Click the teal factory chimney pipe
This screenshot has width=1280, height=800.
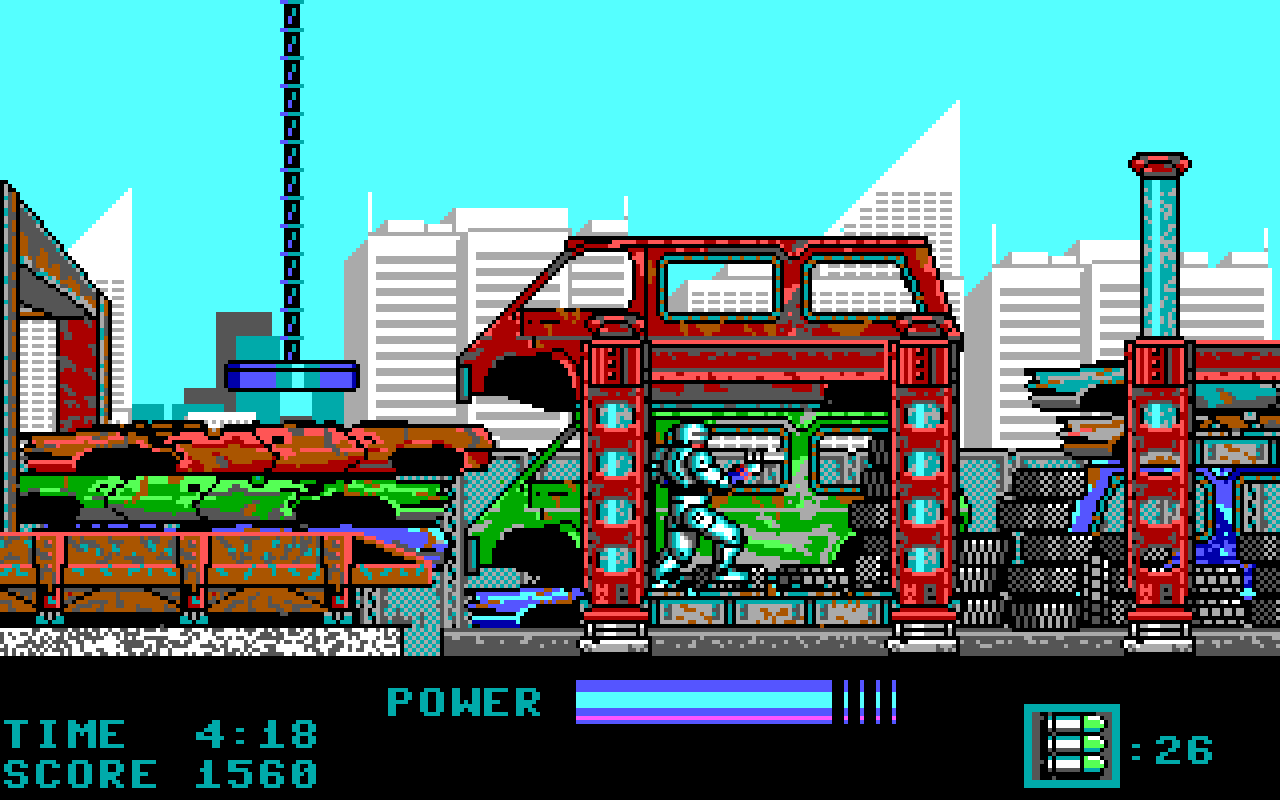tap(1157, 250)
